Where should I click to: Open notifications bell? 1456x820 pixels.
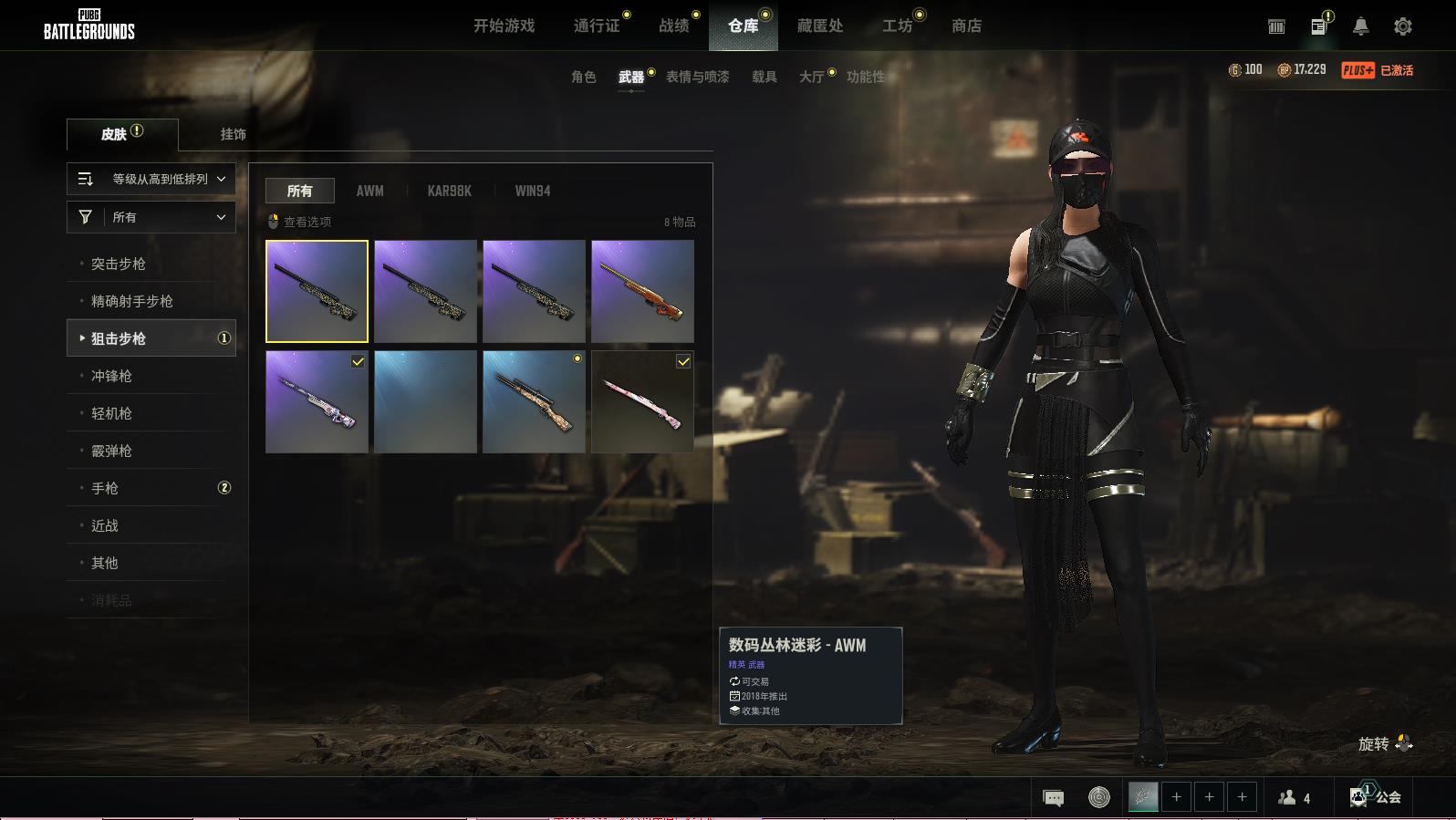tap(1360, 26)
